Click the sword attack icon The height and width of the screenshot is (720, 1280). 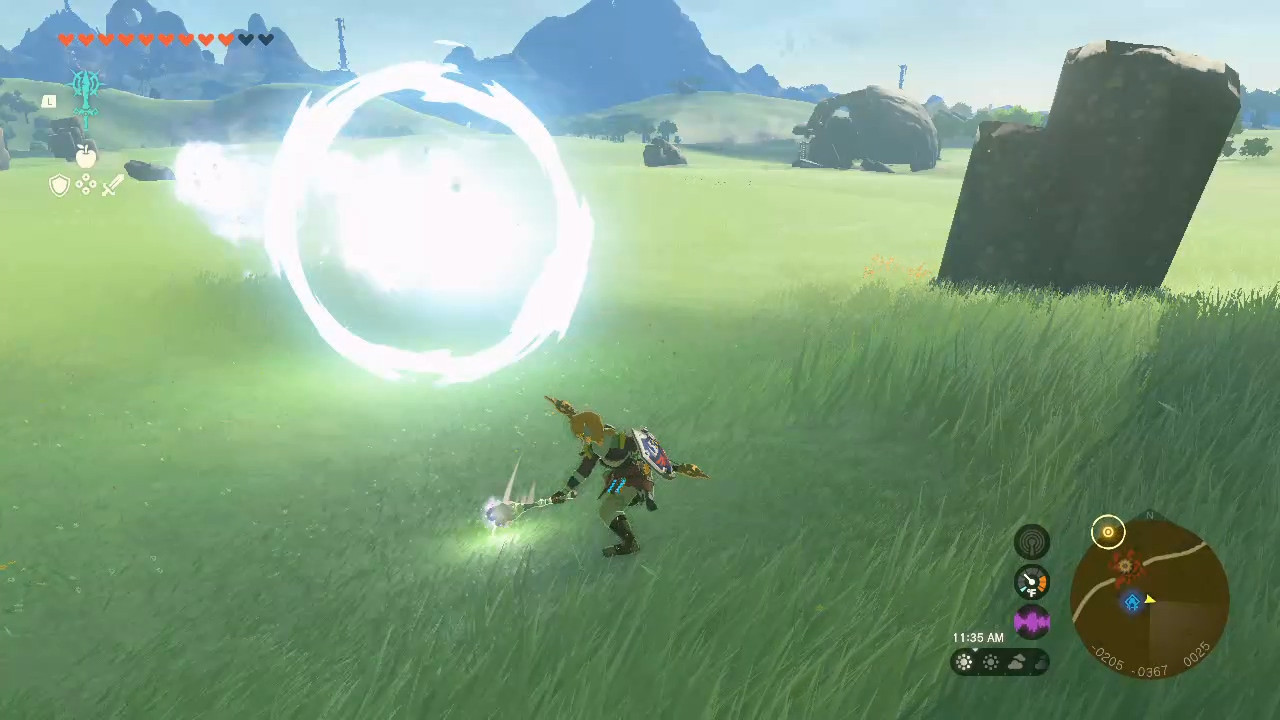tap(112, 185)
